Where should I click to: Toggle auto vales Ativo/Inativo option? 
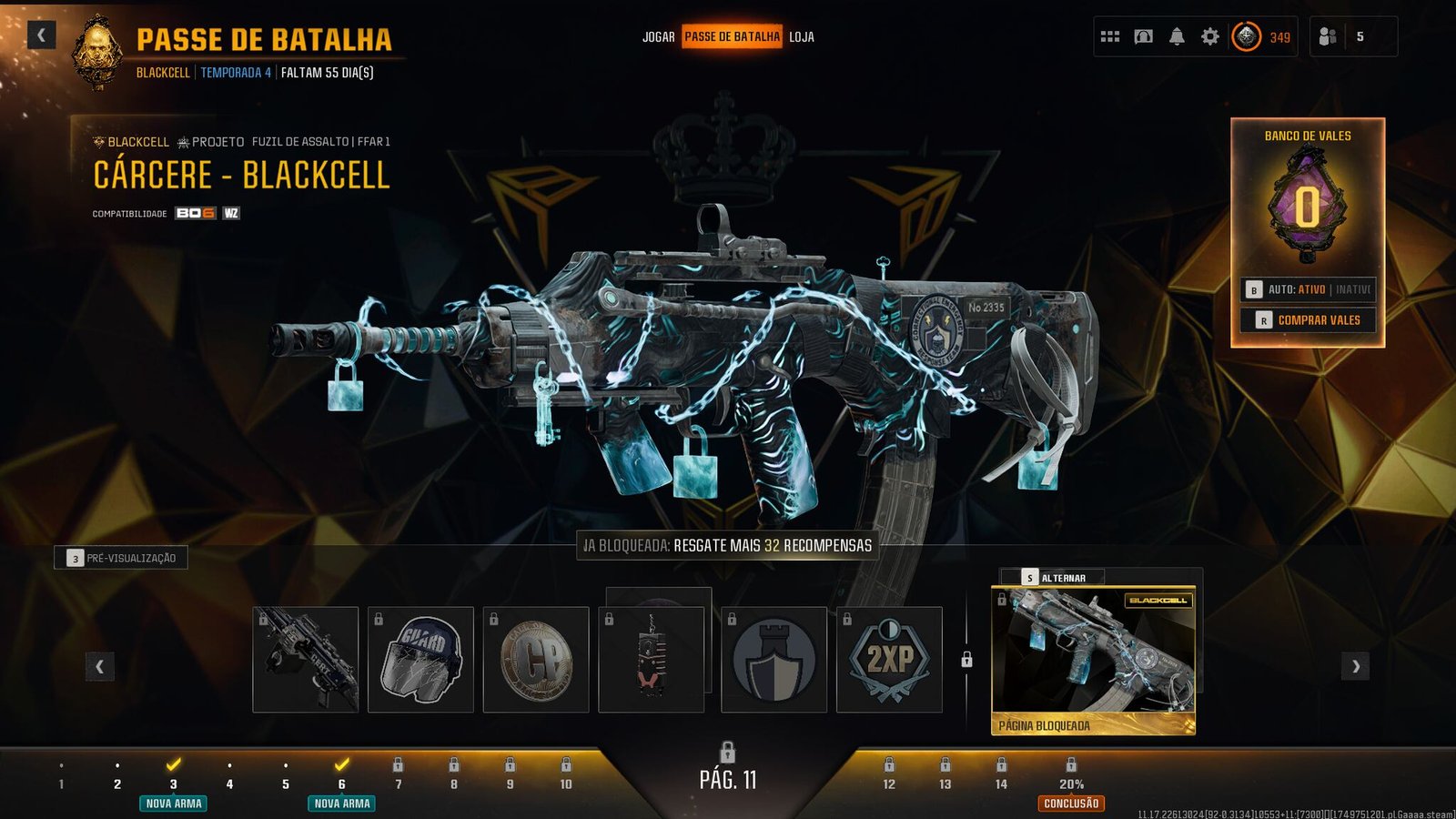1309,290
